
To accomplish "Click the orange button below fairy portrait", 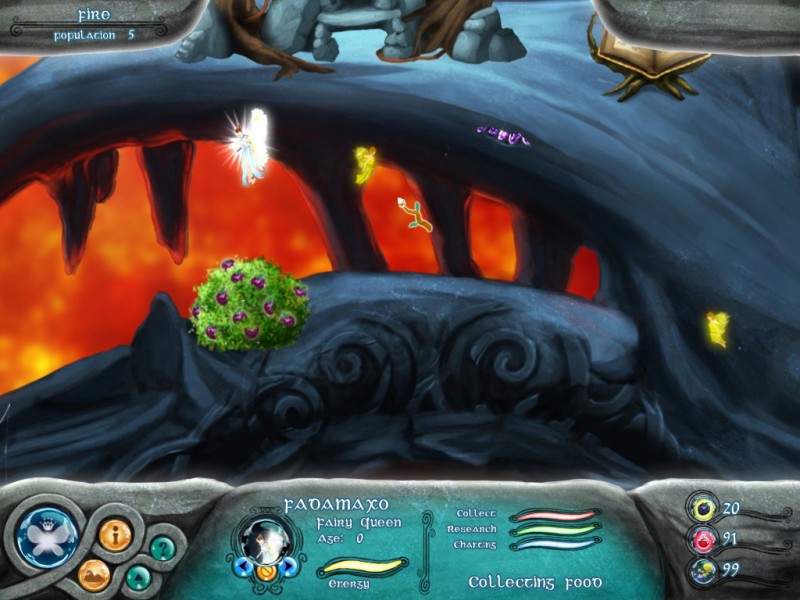I will coord(265,573).
